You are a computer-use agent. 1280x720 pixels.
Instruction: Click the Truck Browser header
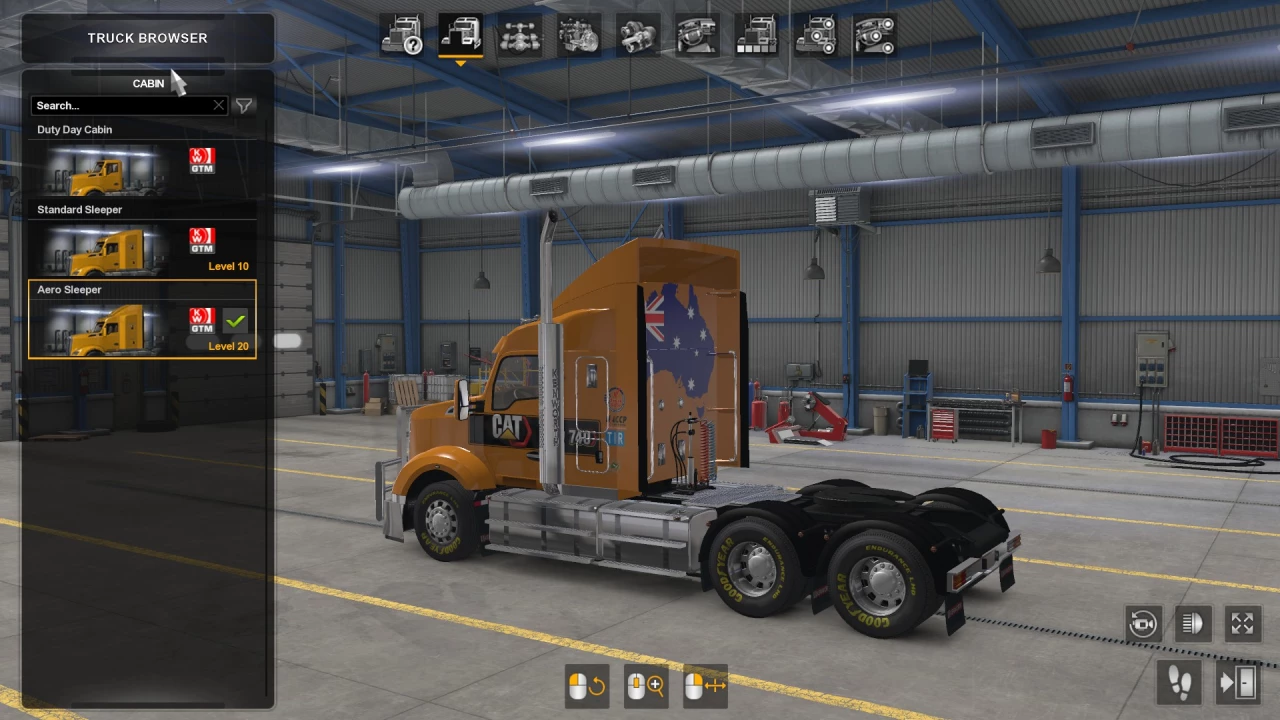point(147,37)
